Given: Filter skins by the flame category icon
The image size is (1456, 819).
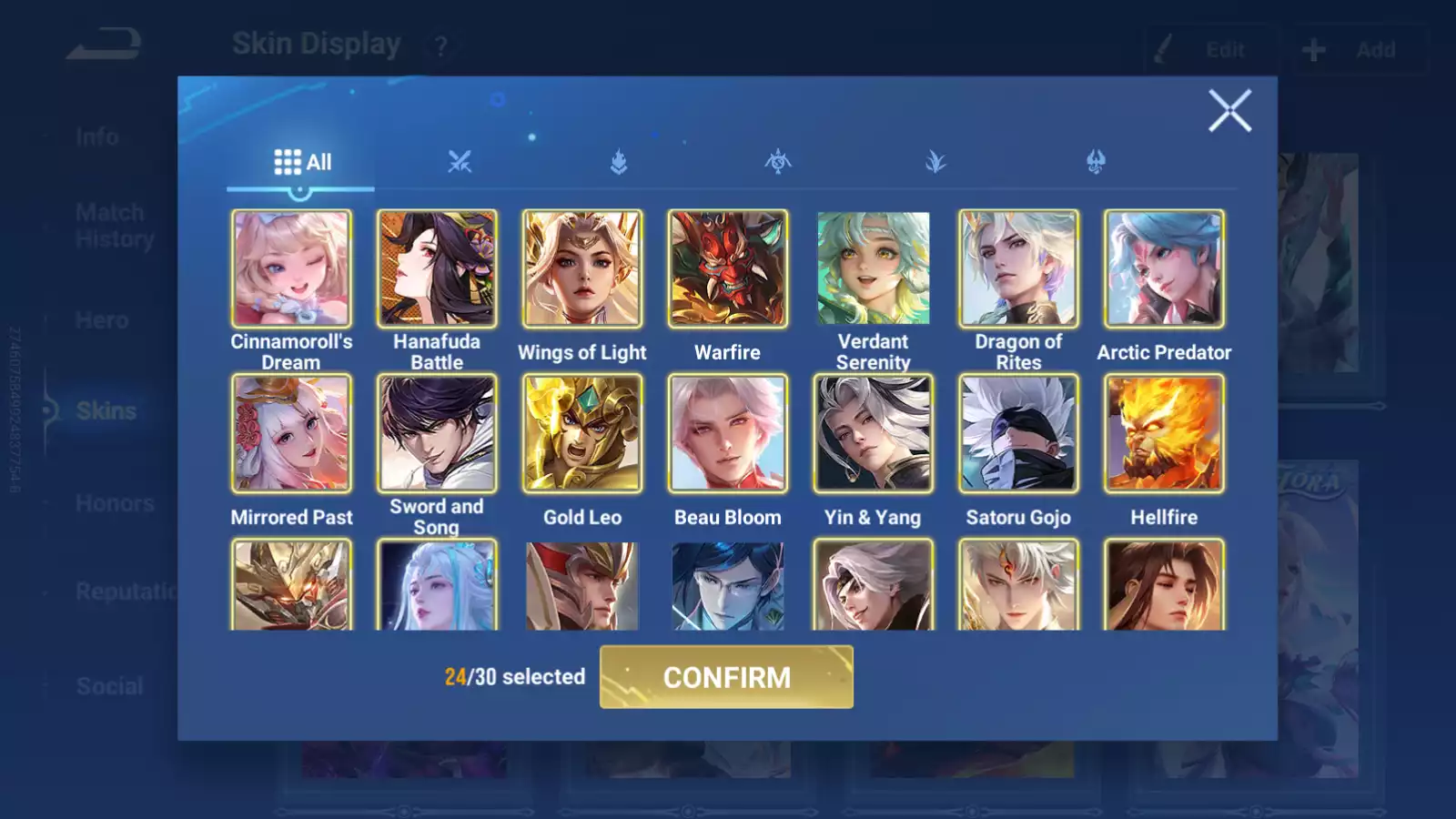Looking at the screenshot, I should pos(619,162).
